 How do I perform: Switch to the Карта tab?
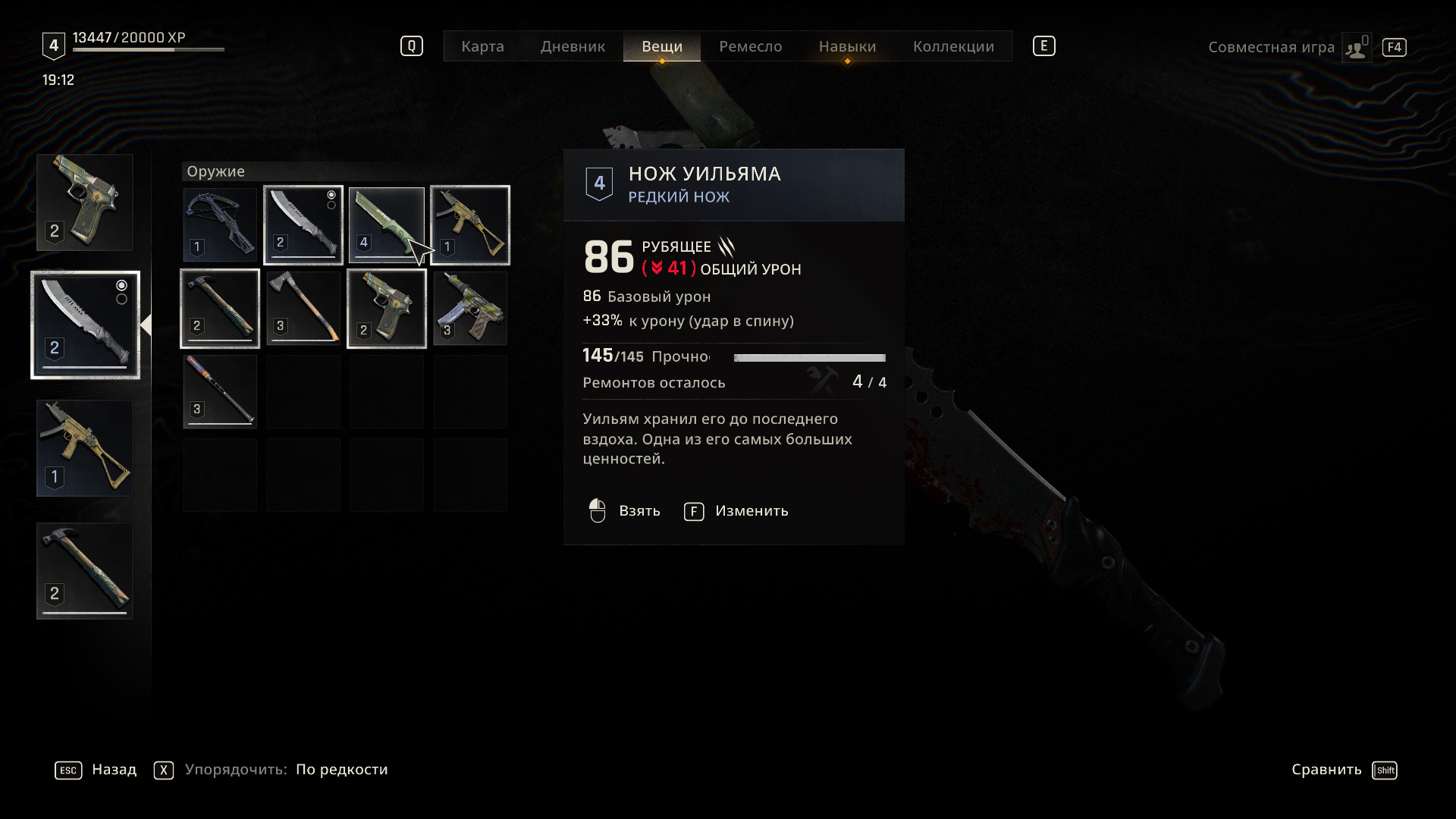(482, 46)
